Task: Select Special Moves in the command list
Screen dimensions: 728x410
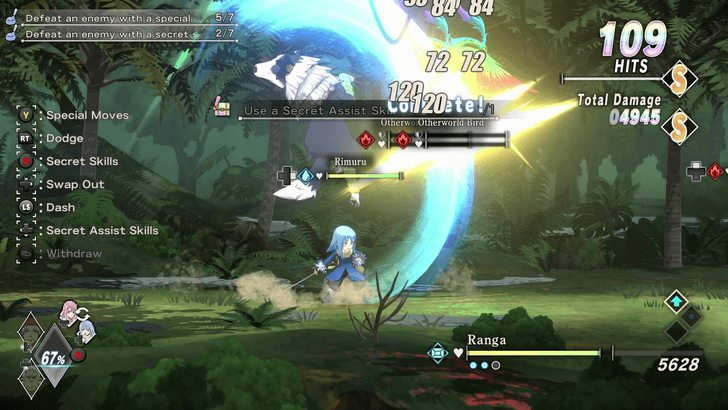Action: 87,115
